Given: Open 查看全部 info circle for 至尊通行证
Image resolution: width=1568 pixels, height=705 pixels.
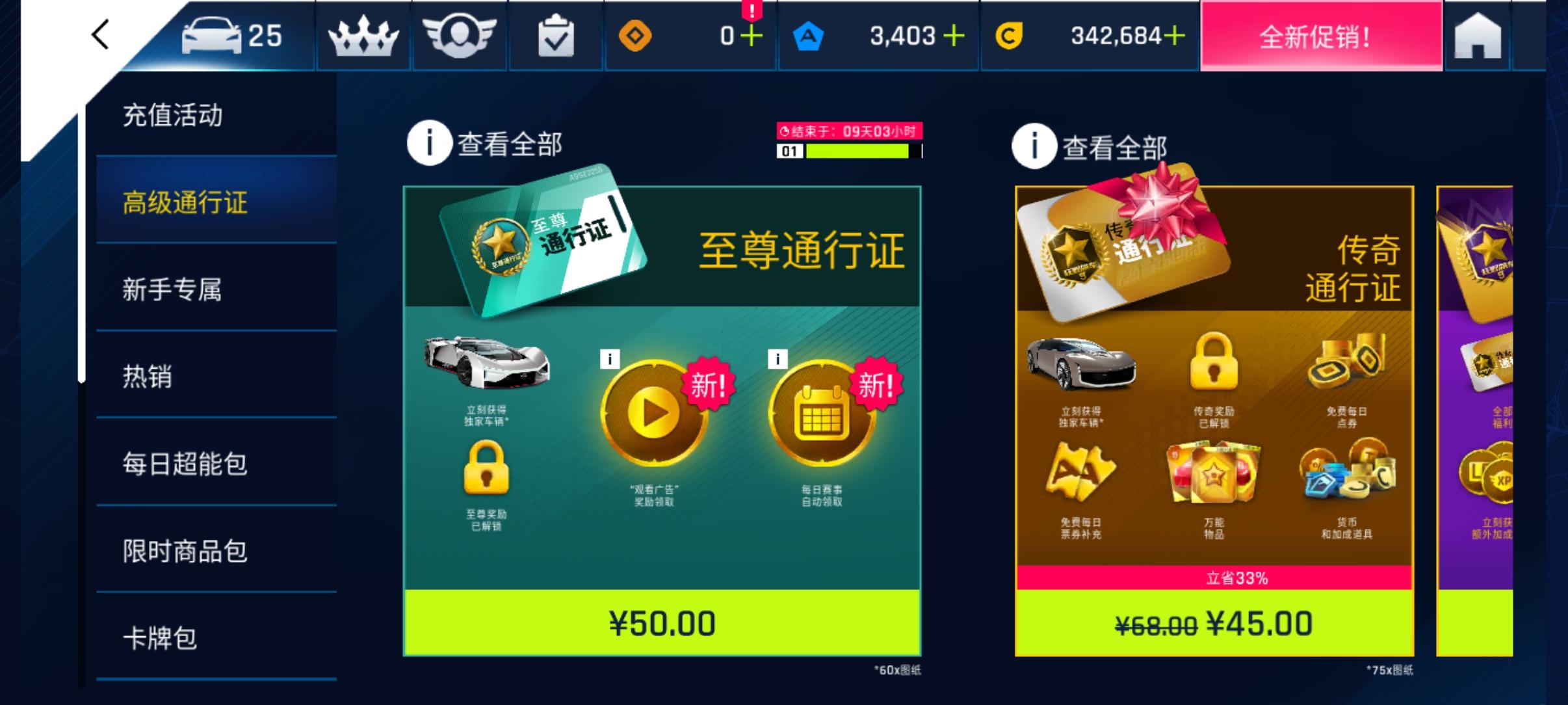Looking at the screenshot, I should point(429,142).
